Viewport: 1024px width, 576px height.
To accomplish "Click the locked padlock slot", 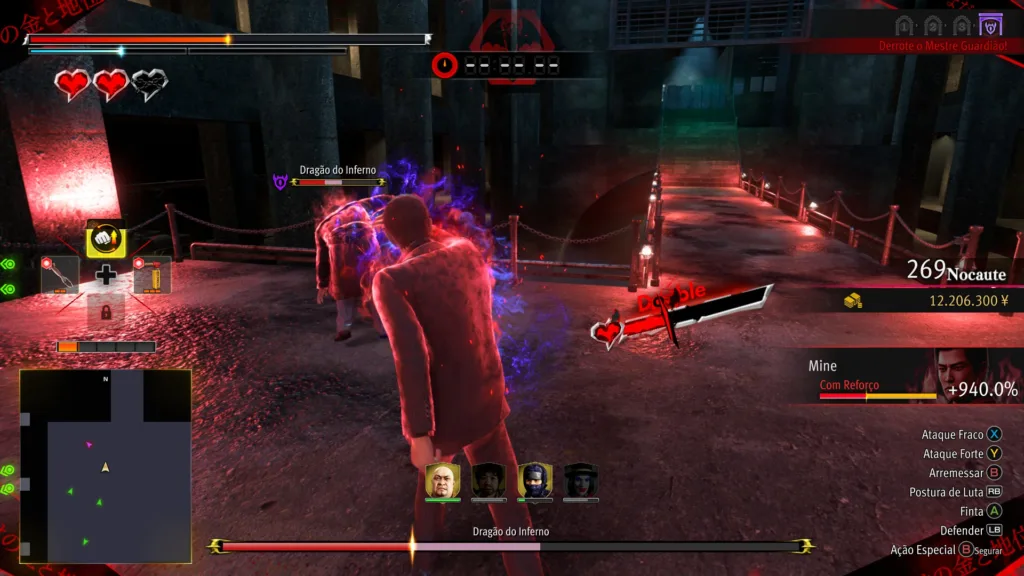I will pyautogui.click(x=105, y=310).
